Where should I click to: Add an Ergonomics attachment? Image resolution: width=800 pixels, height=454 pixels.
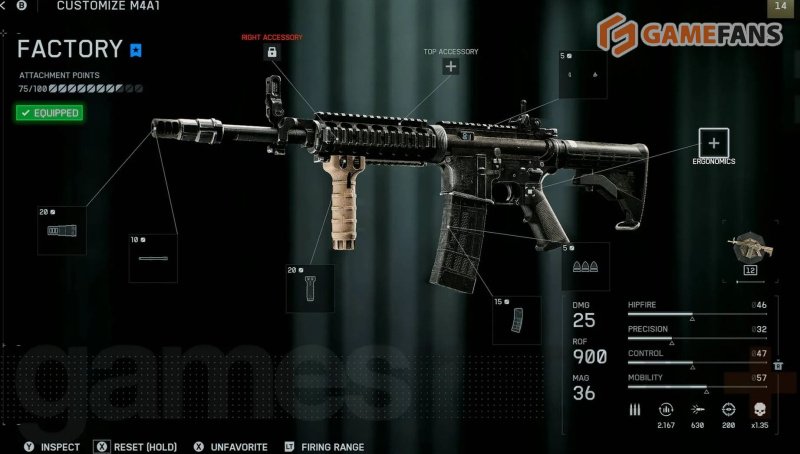click(713, 142)
